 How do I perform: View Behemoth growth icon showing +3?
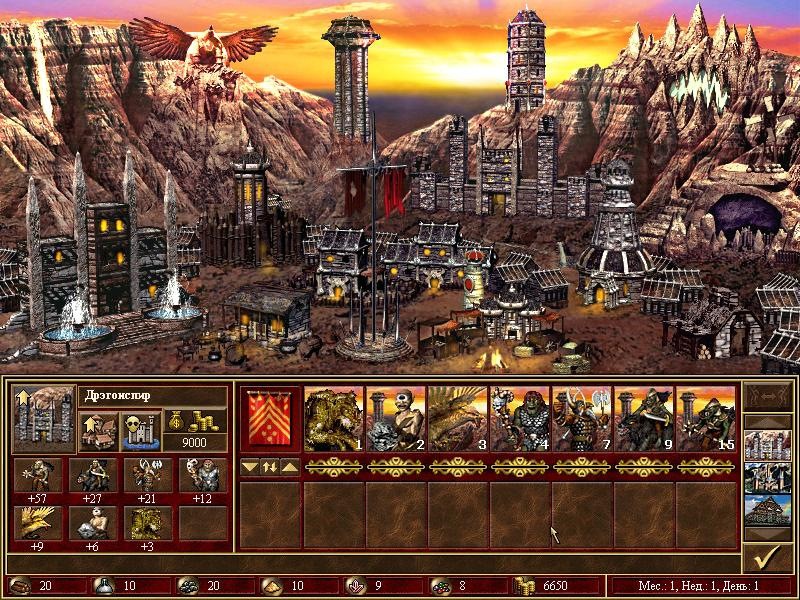pyautogui.click(x=147, y=523)
